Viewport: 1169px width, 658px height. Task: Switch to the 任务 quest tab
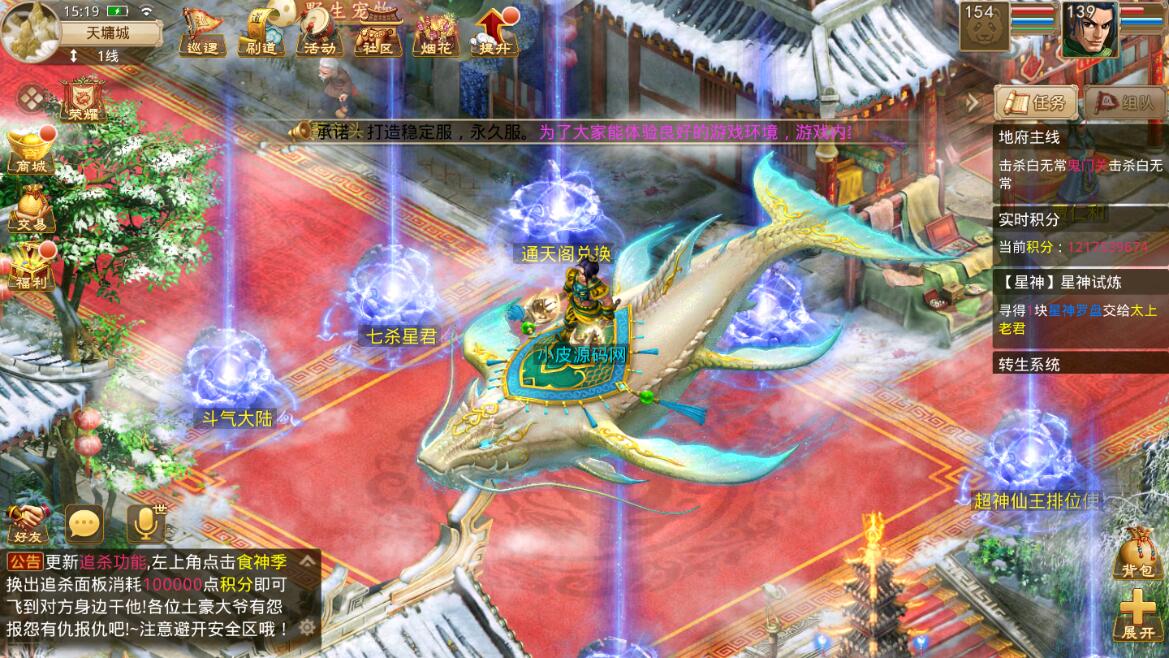click(1036, 102)
